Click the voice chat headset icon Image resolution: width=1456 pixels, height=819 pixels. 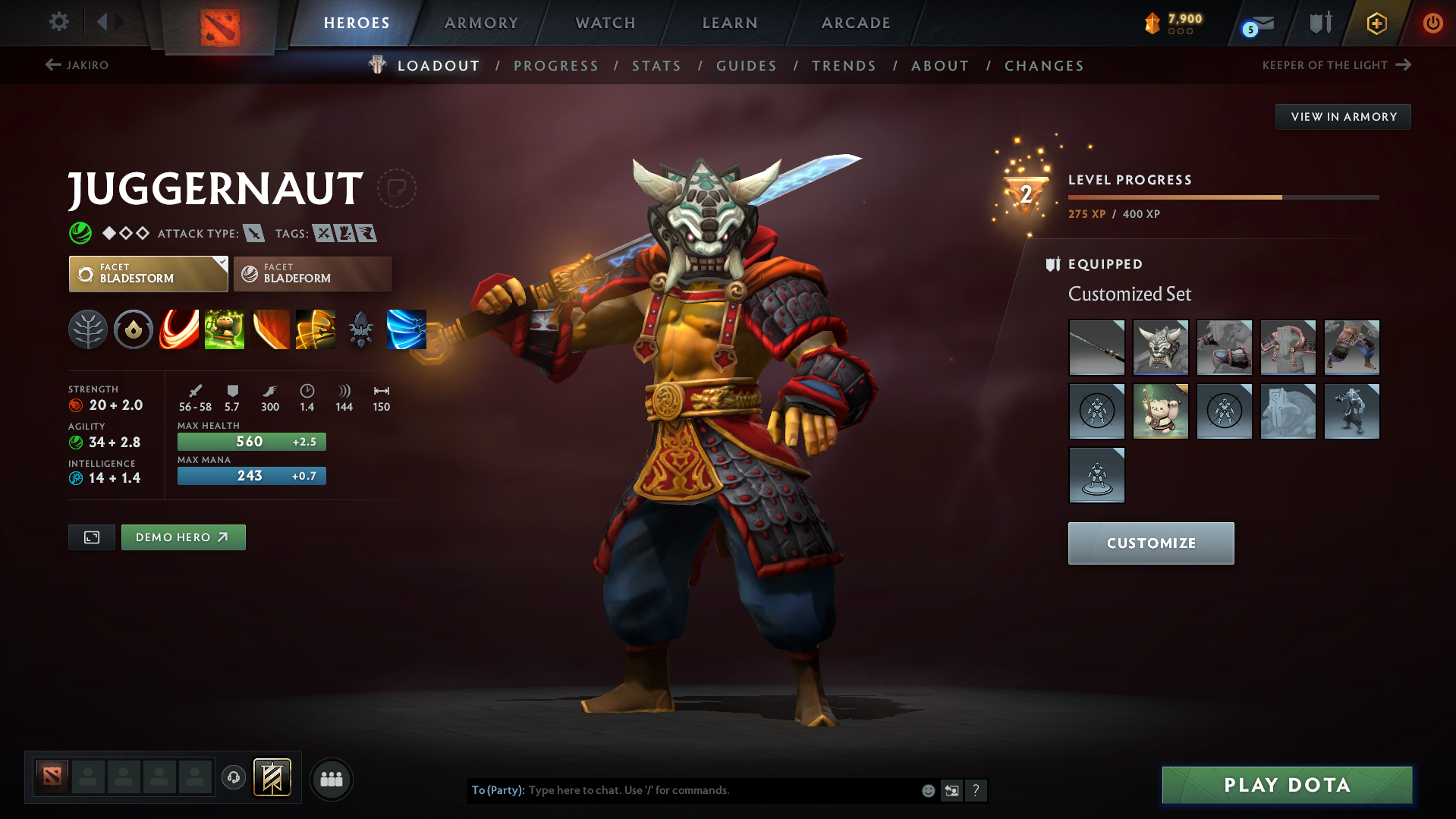[x=233, y=779]
